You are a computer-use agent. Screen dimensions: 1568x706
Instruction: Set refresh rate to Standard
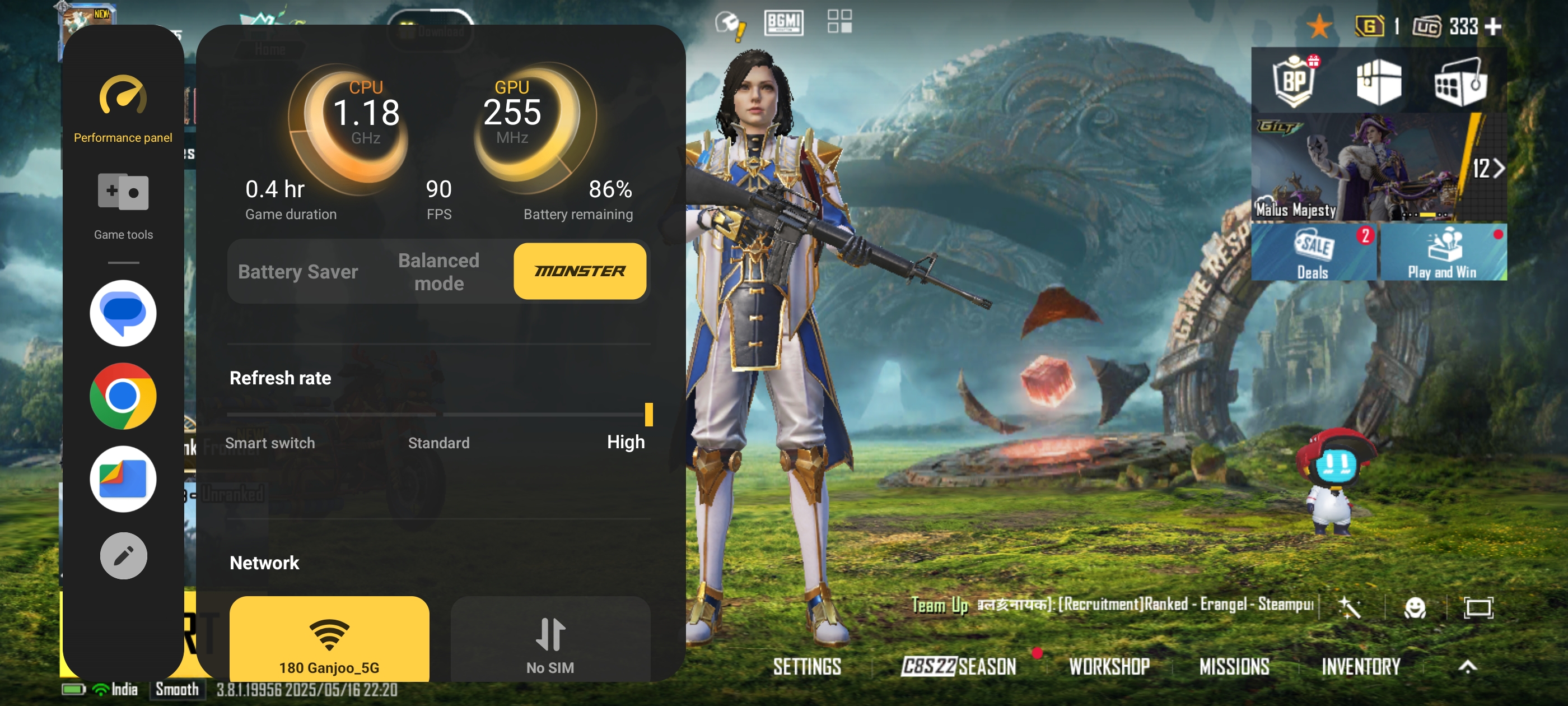(438, 442)
